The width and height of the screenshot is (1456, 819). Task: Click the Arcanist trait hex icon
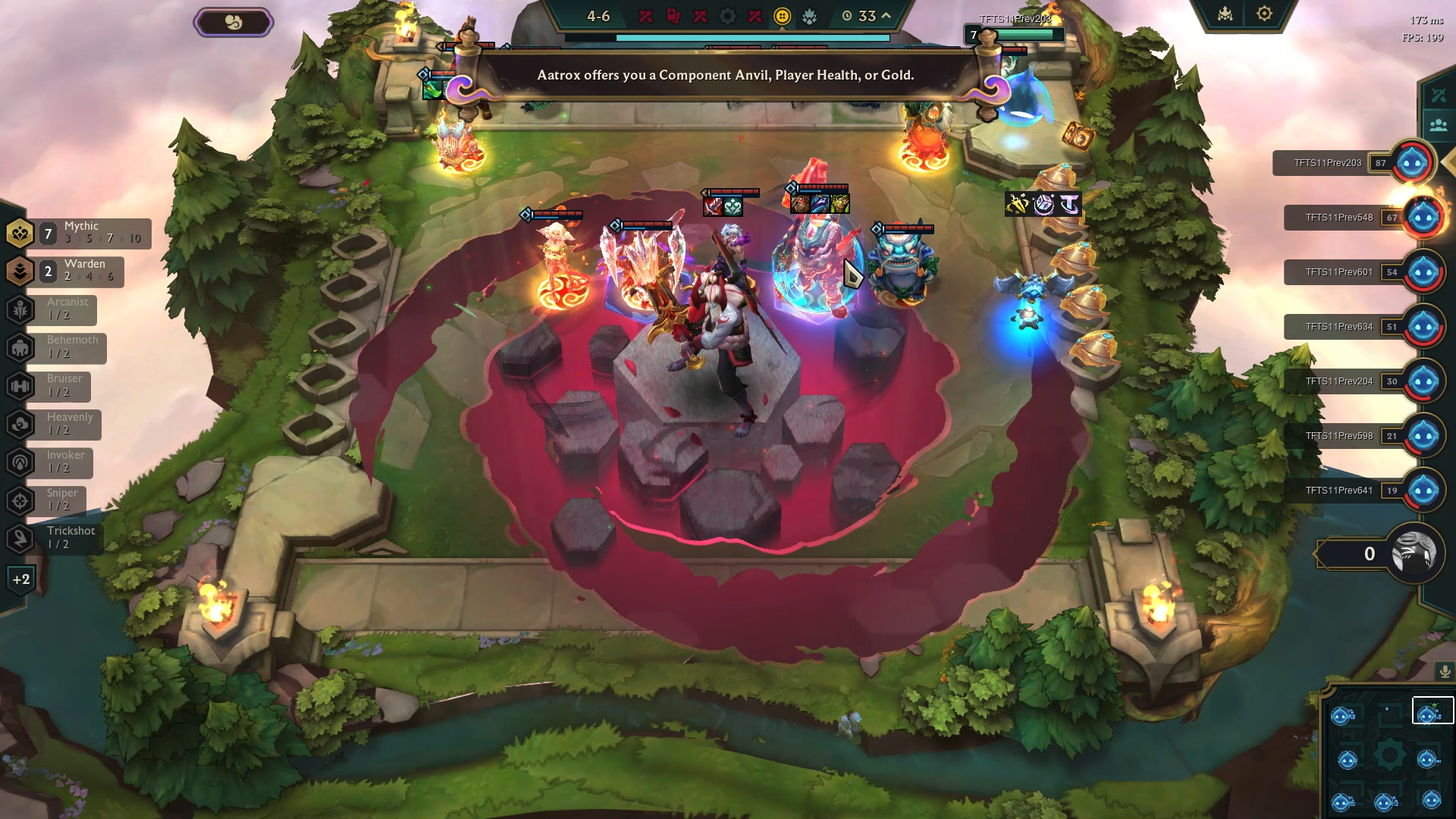coord(20,309)
